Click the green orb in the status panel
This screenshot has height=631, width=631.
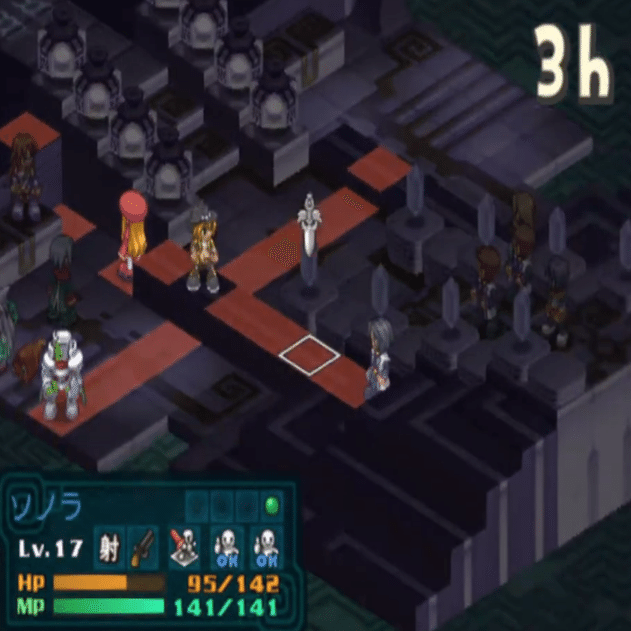270,504
